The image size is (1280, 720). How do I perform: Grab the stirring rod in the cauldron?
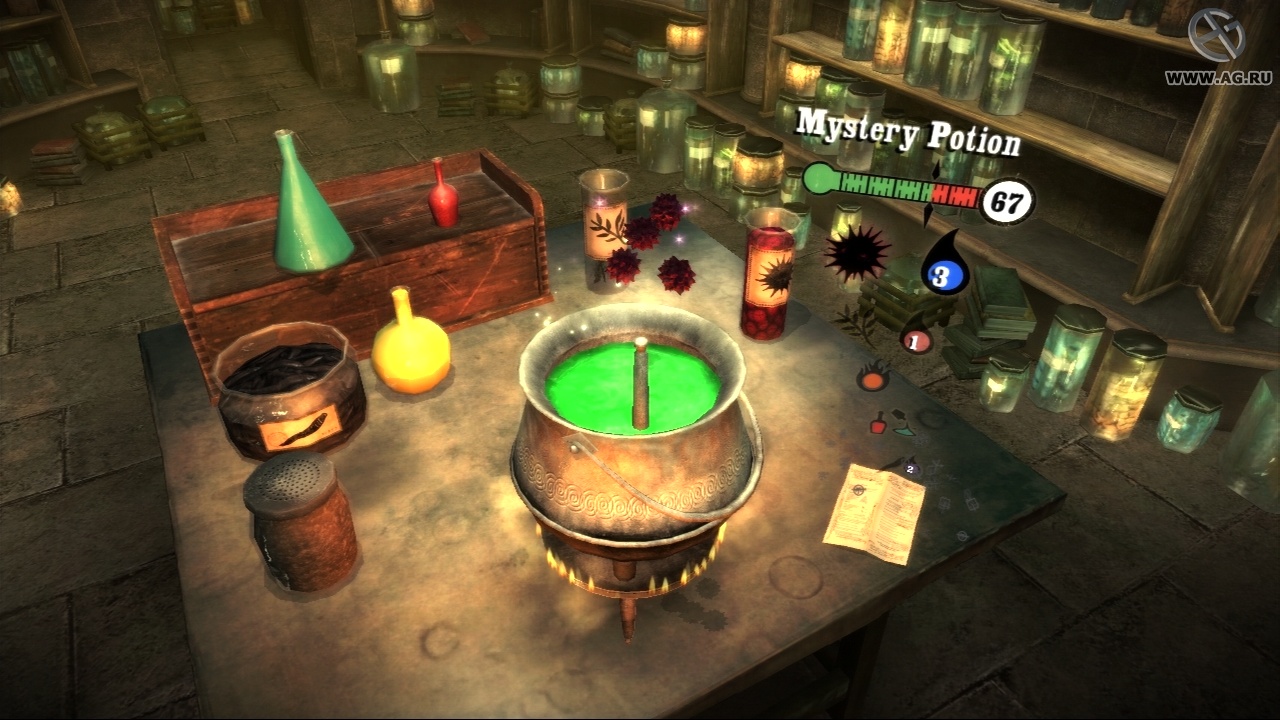click(638, 385)
